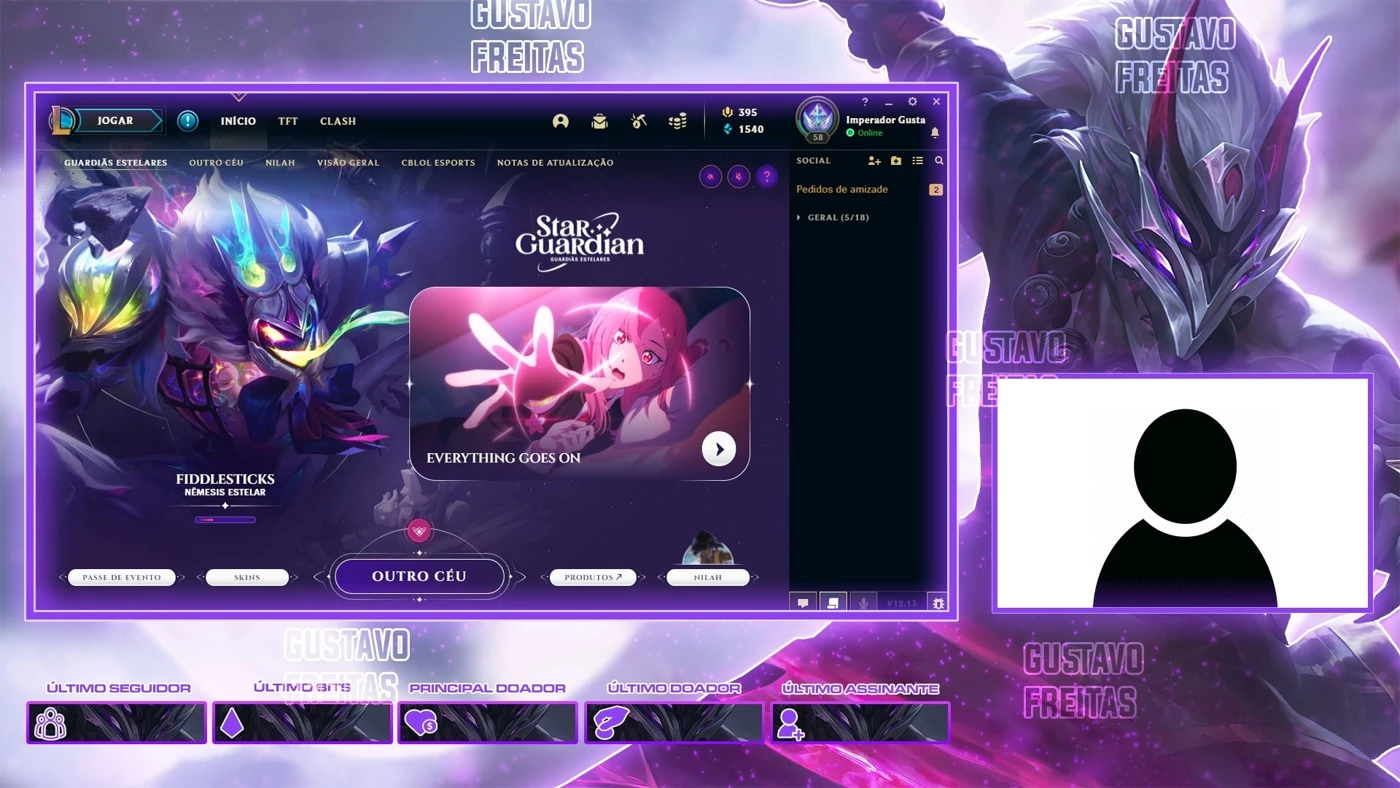Open the notifications bell
Image resolution: width=1400 pixels, height=788 pixels.
click(934, 132)
